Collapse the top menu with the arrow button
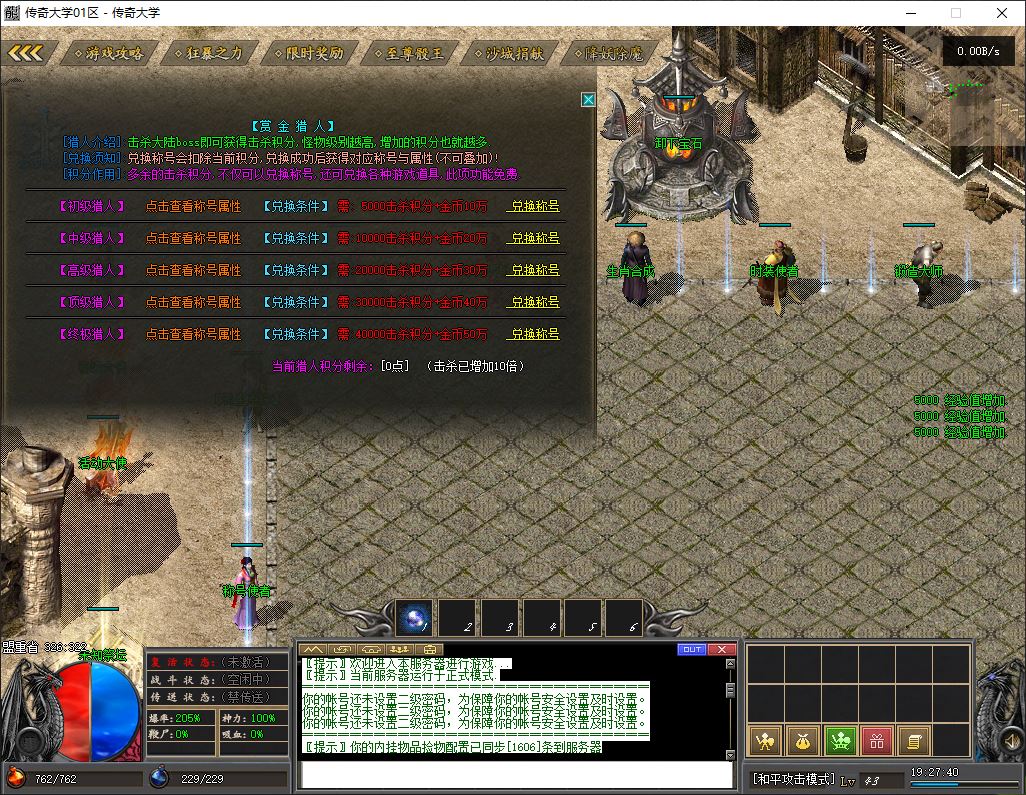The width and height of the screenshot is (1026, 795). coord(26,53)
